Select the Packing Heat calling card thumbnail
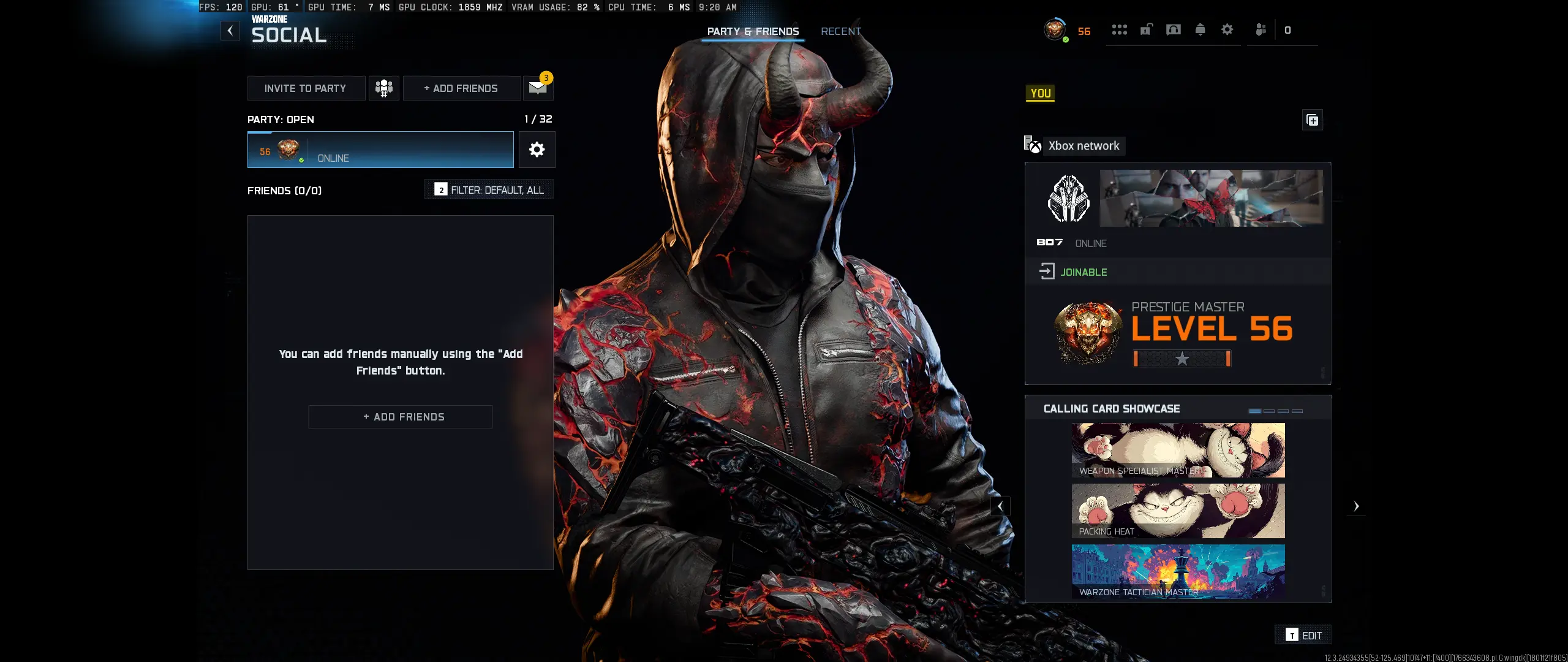 (1178, 511)
